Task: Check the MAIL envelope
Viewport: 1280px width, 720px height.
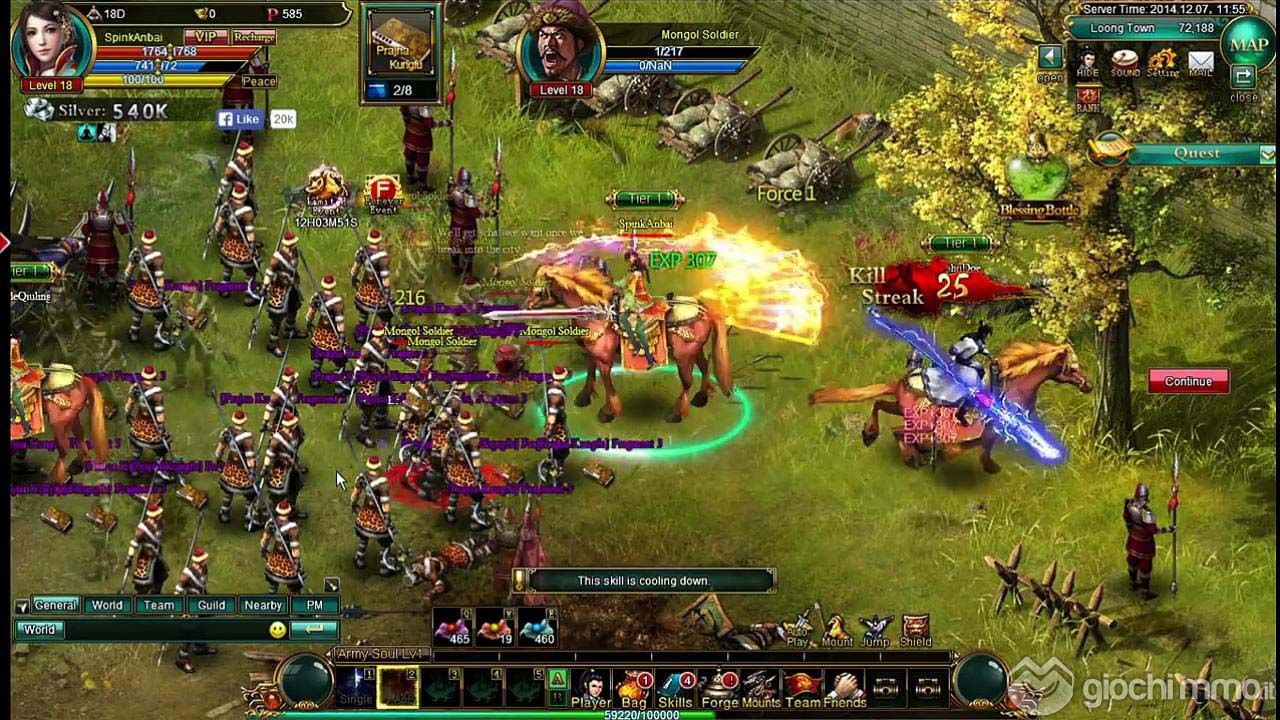Action: click(x=1200, y=62)
